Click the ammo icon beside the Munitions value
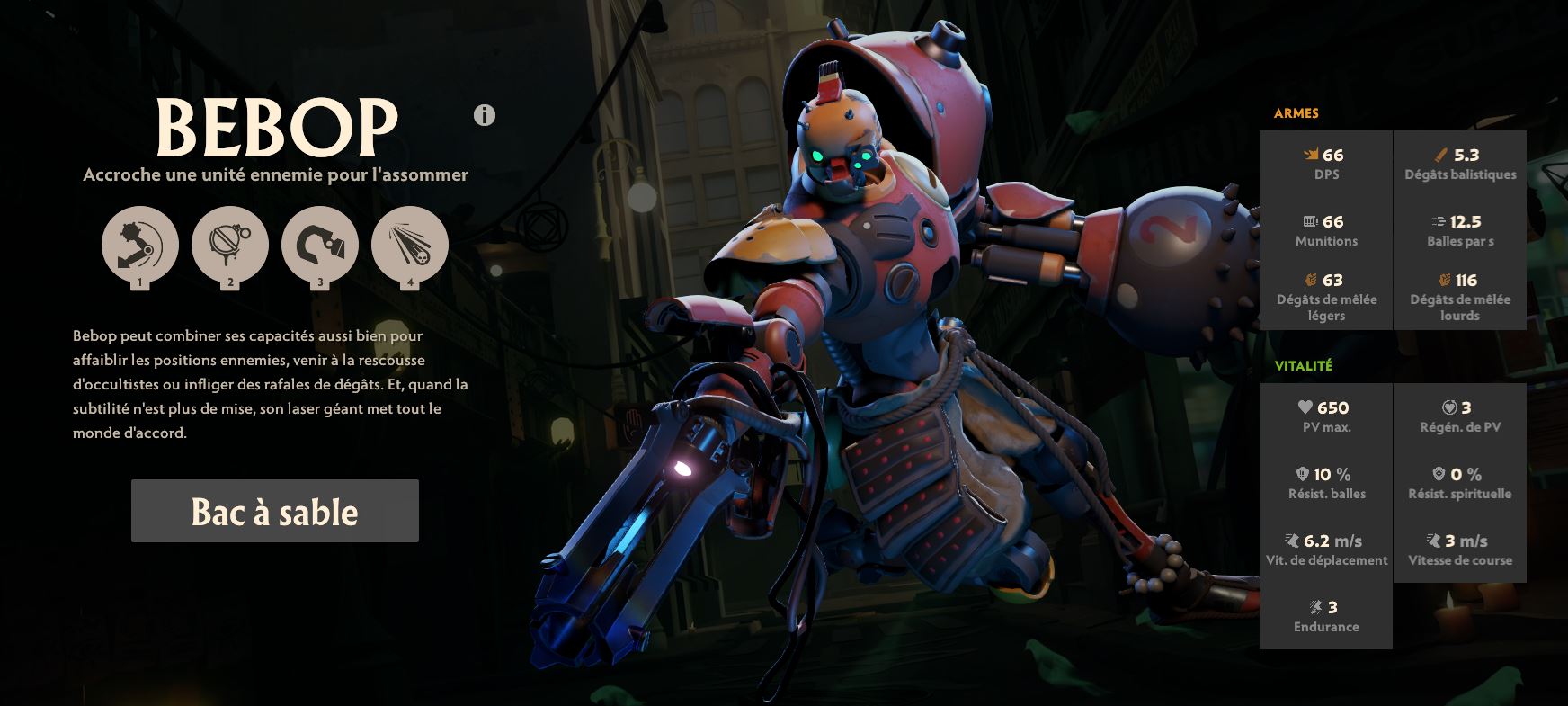 1309,220
